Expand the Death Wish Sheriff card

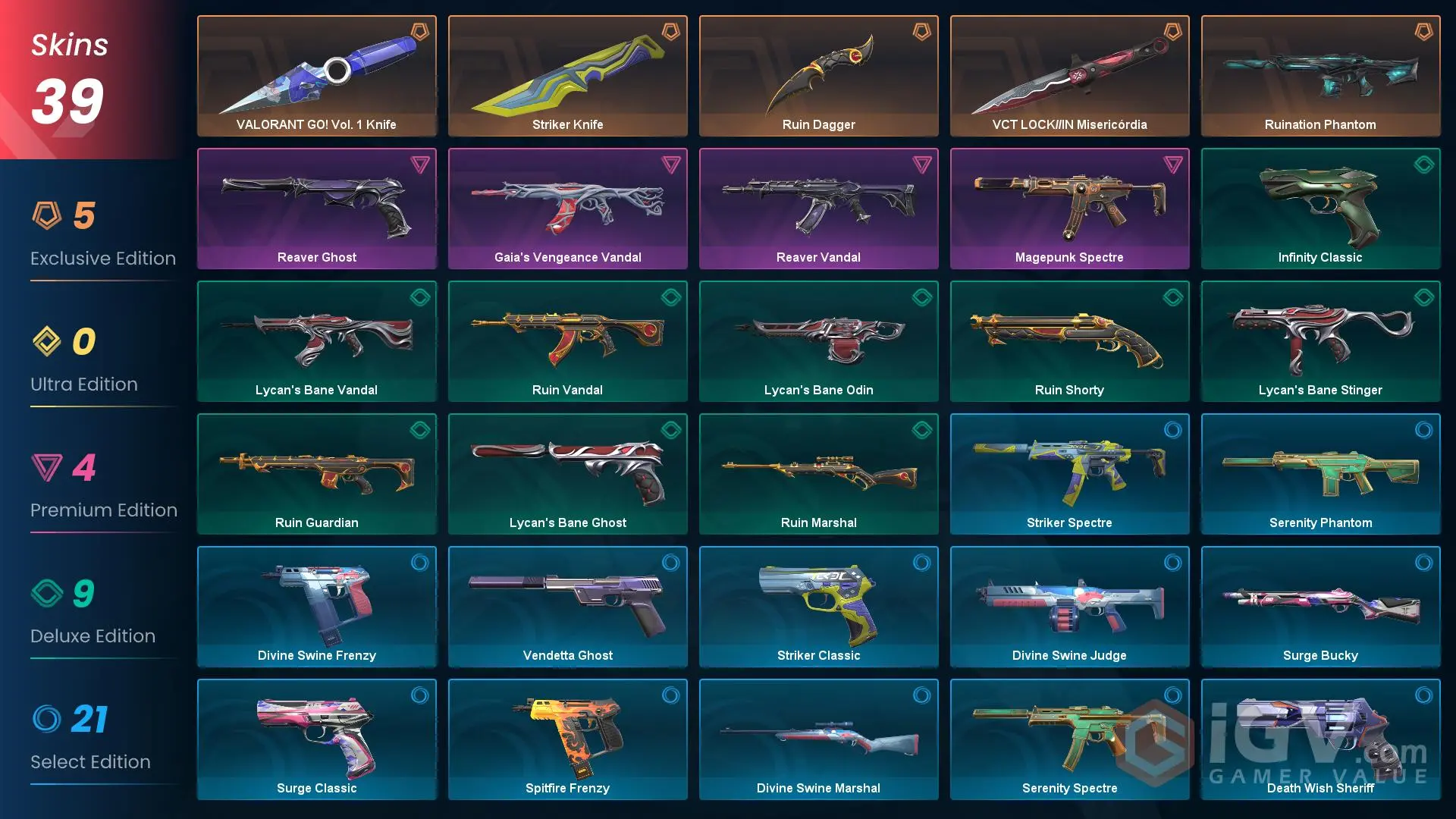pyautogui.click(x=1320, y=739)
